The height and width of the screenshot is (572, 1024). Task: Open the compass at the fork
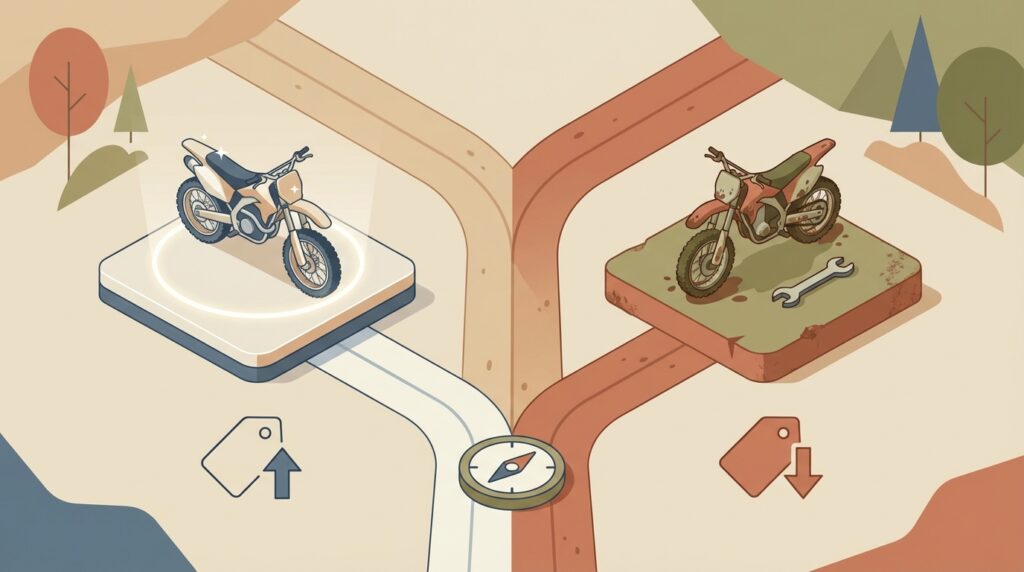(x=511, y=468)
